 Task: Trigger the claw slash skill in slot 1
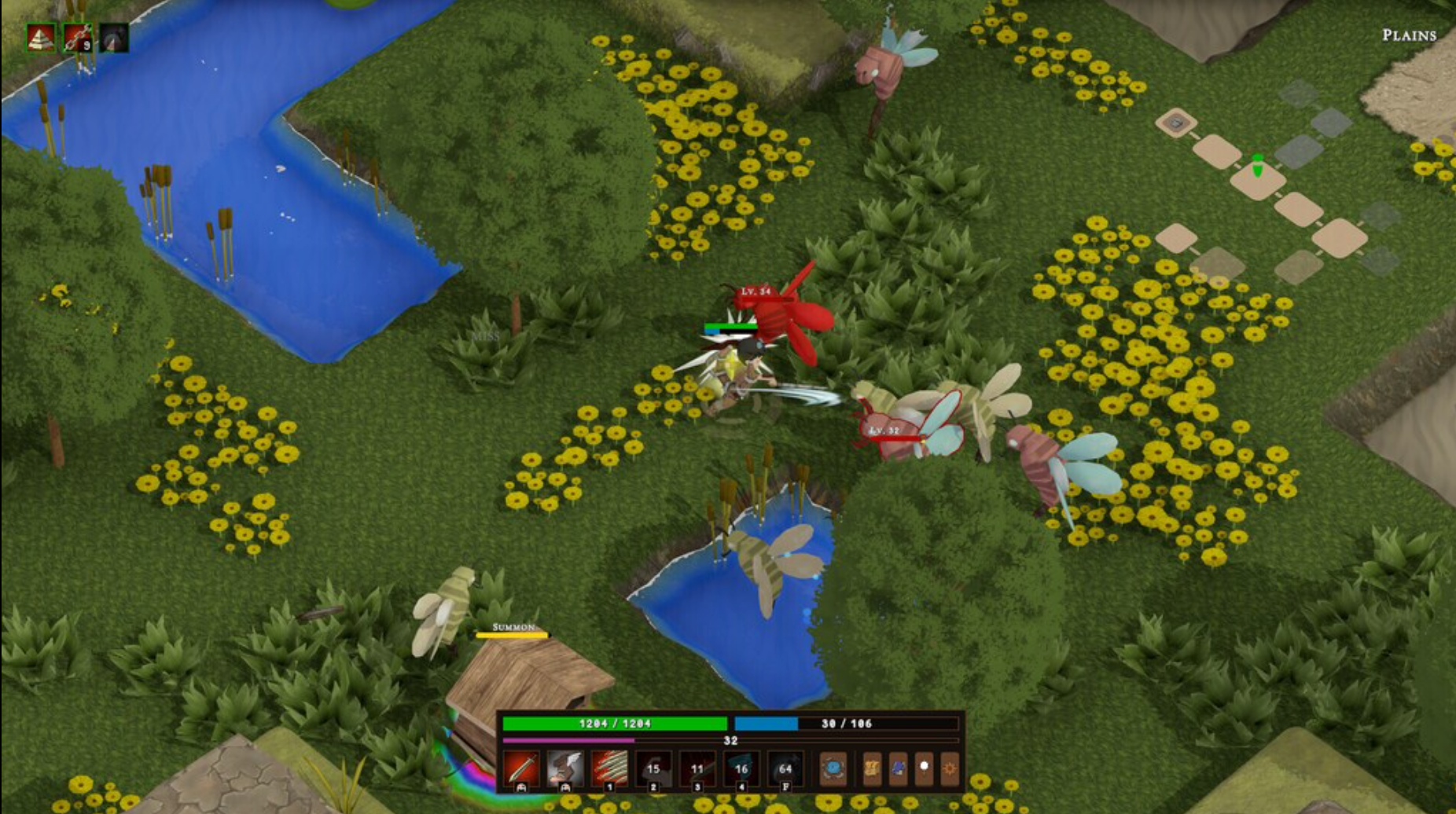pyautogui.click(x=611, y=769)
